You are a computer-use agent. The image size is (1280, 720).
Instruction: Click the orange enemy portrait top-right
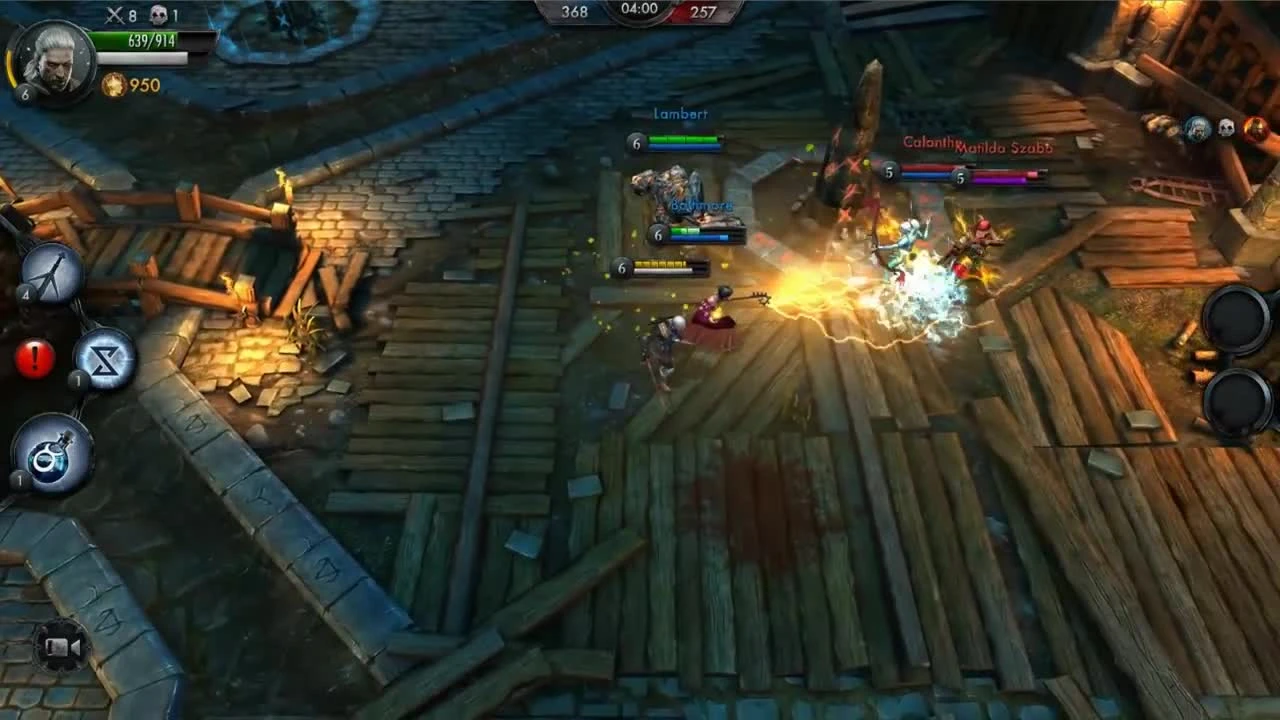click(1257, 127)
